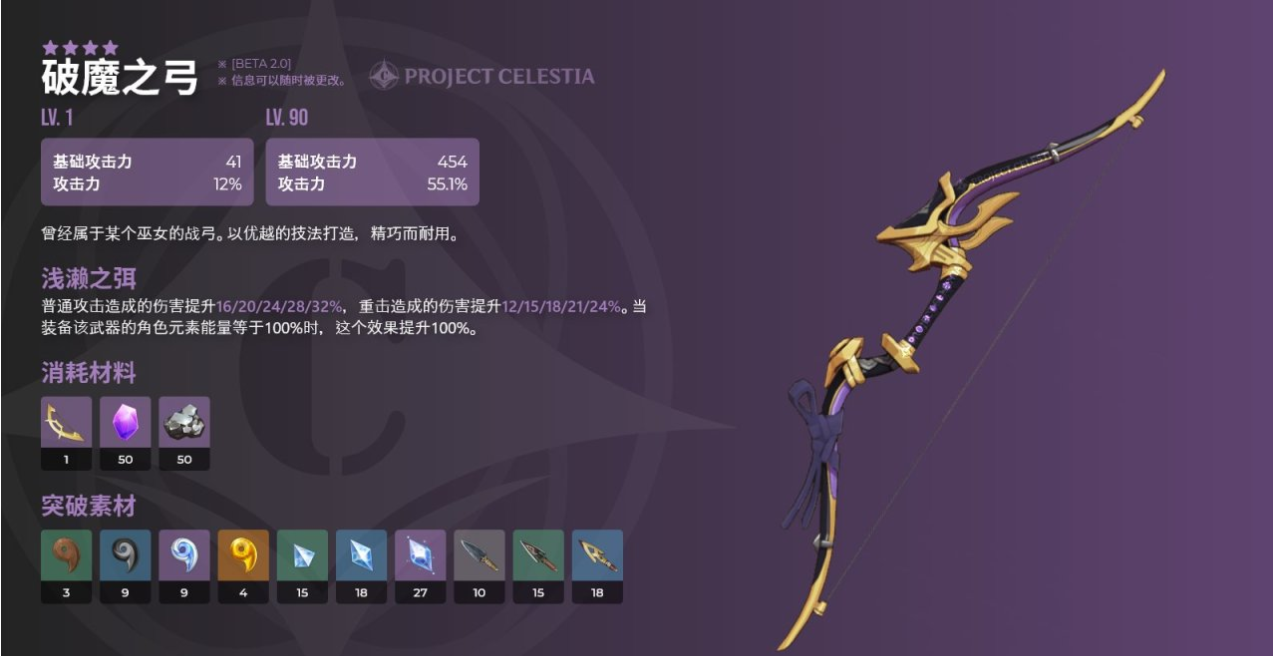Pick the golden arrowhead on blue tile
The width and height of the screenshot is (1273, 656).
[x=597, y=555]
